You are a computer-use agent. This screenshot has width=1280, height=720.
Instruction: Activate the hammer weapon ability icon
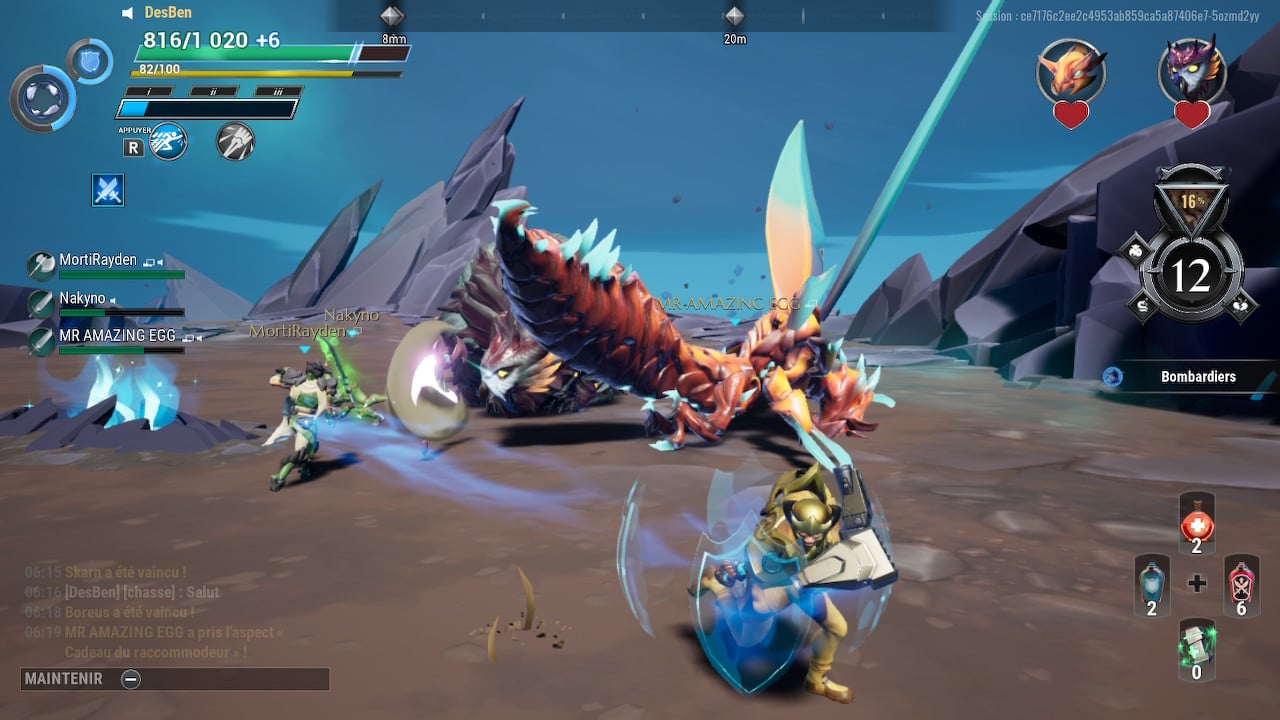point(235,141)
